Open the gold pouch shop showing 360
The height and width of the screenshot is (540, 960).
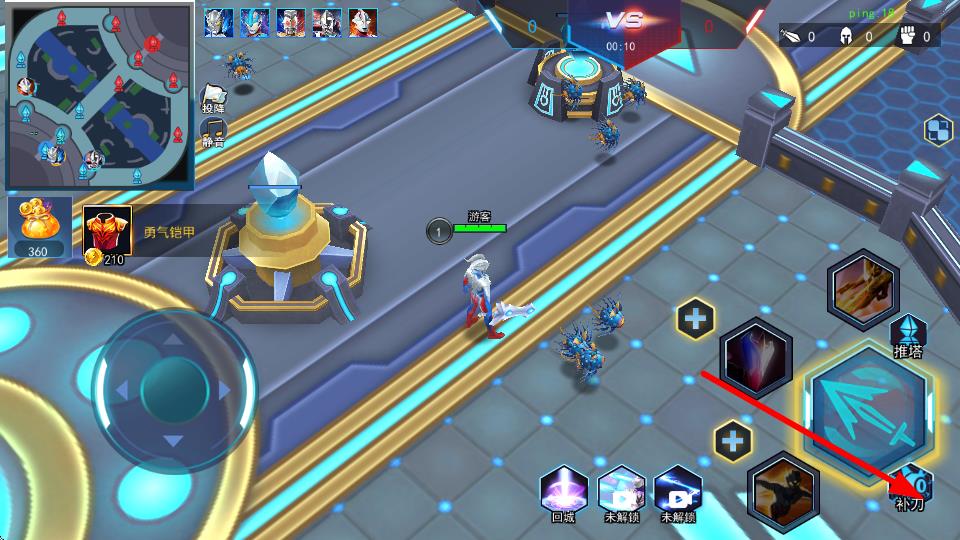(39, 227)
